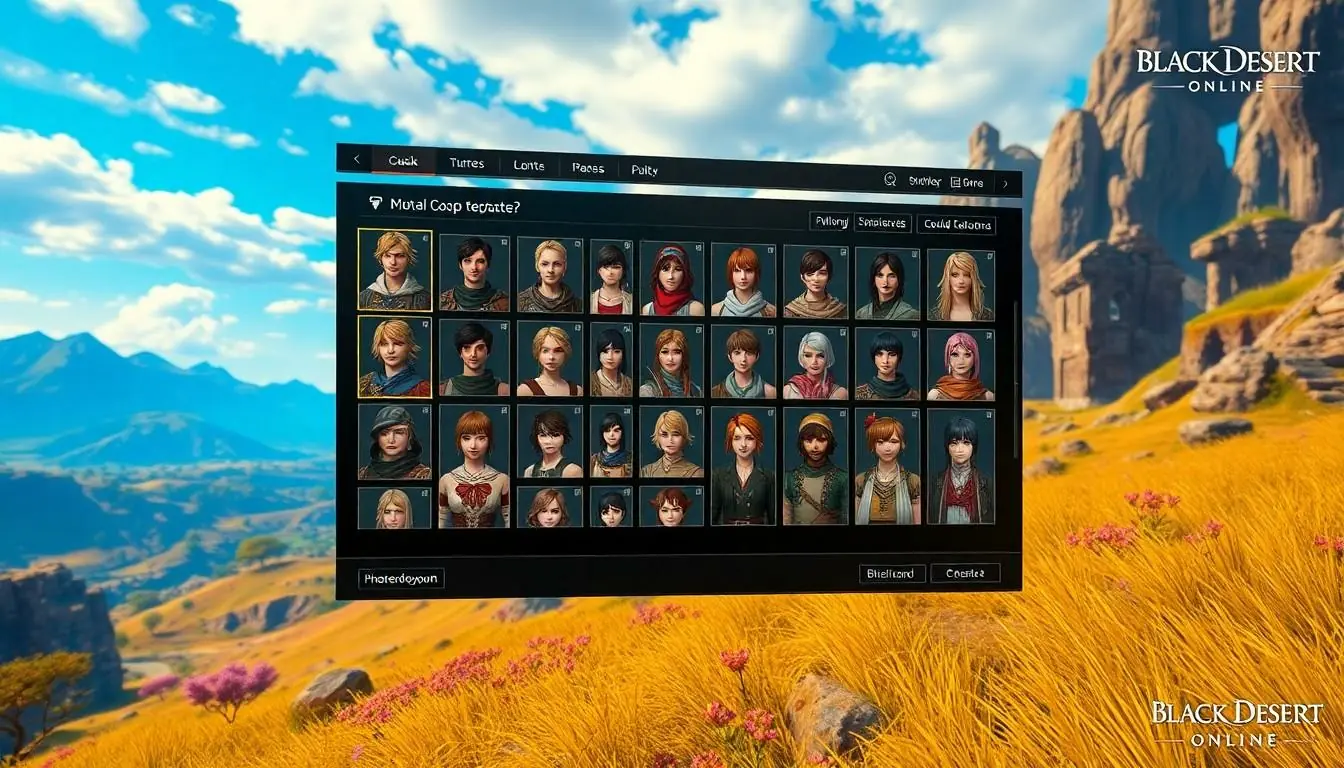Select the character wearing a grey cap
The height and width of the screenshot is (768, 1344).
tap(395, 441)
